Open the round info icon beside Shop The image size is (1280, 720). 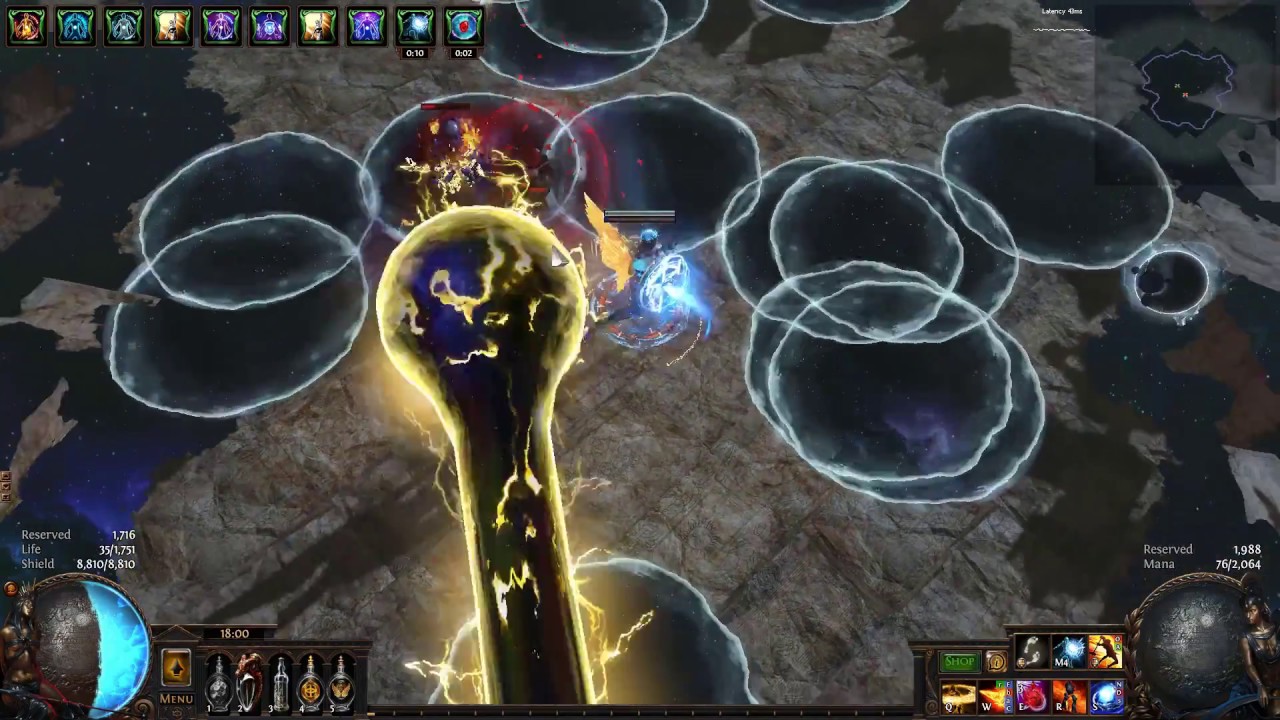tap(996, 661)
